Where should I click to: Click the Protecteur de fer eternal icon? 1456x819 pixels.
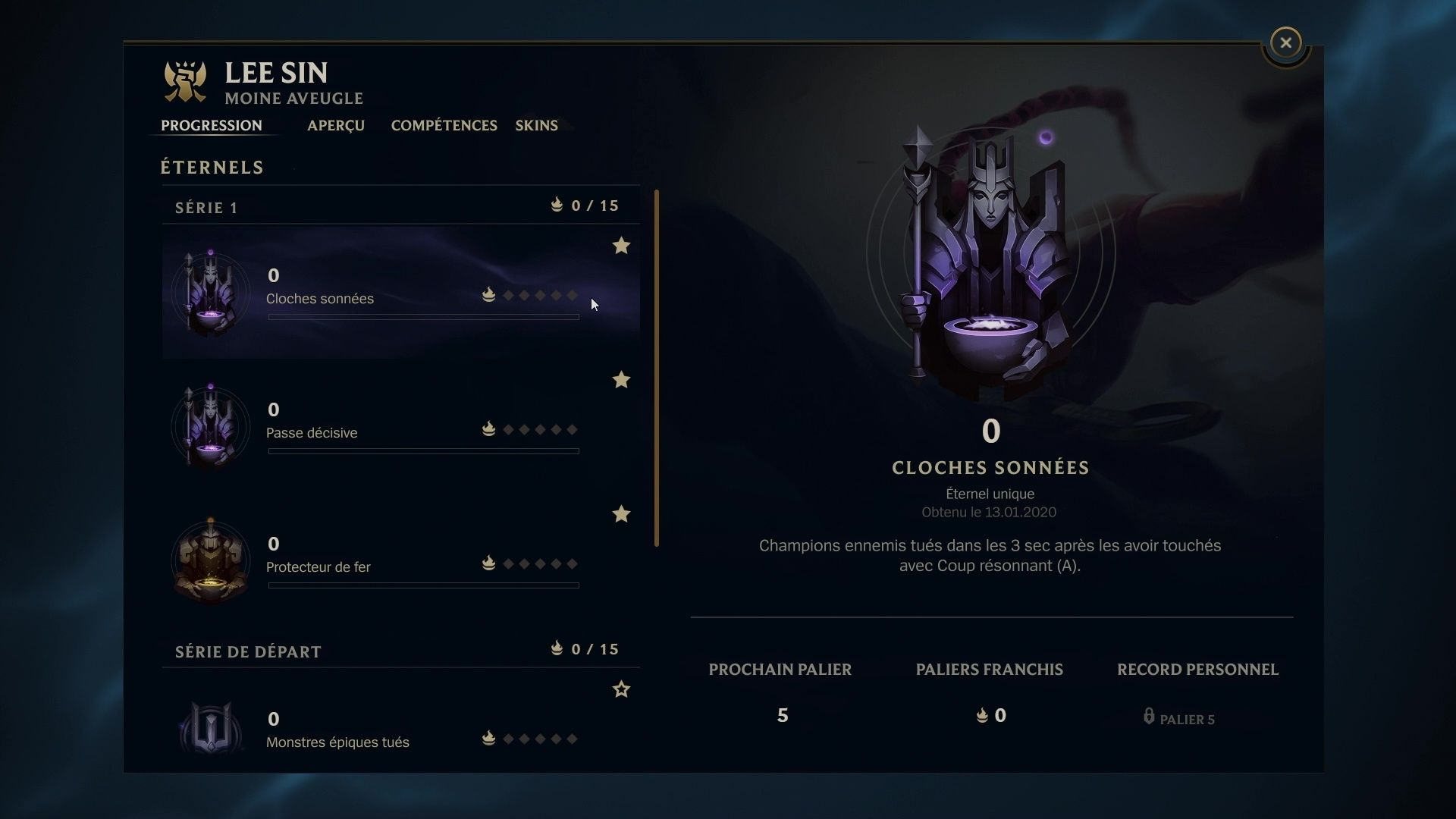point(210,560)
